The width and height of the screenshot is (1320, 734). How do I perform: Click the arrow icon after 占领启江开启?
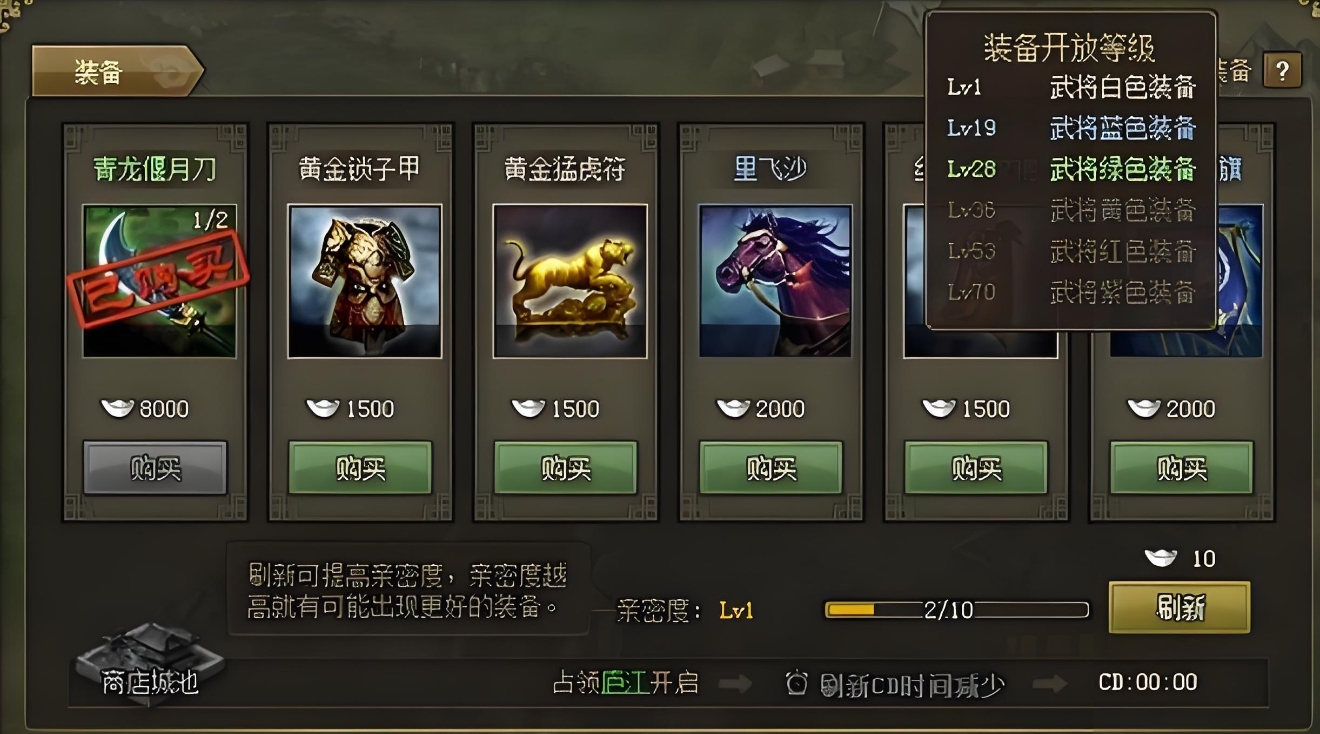[736, 682]
